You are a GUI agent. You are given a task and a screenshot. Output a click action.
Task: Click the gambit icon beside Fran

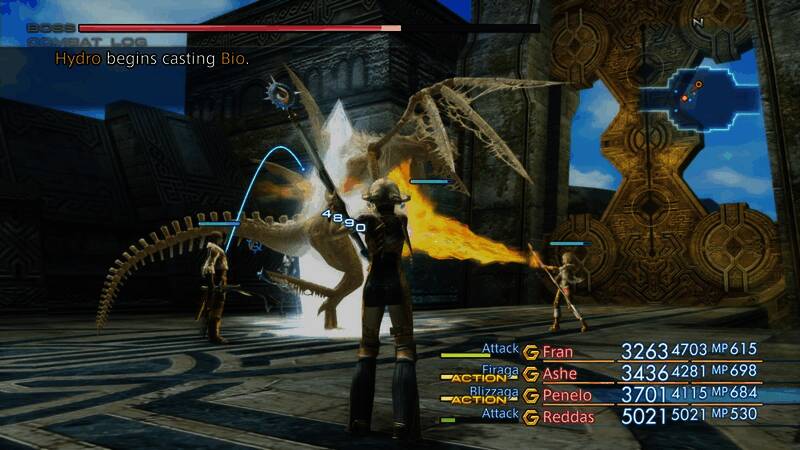pos(530,352)
